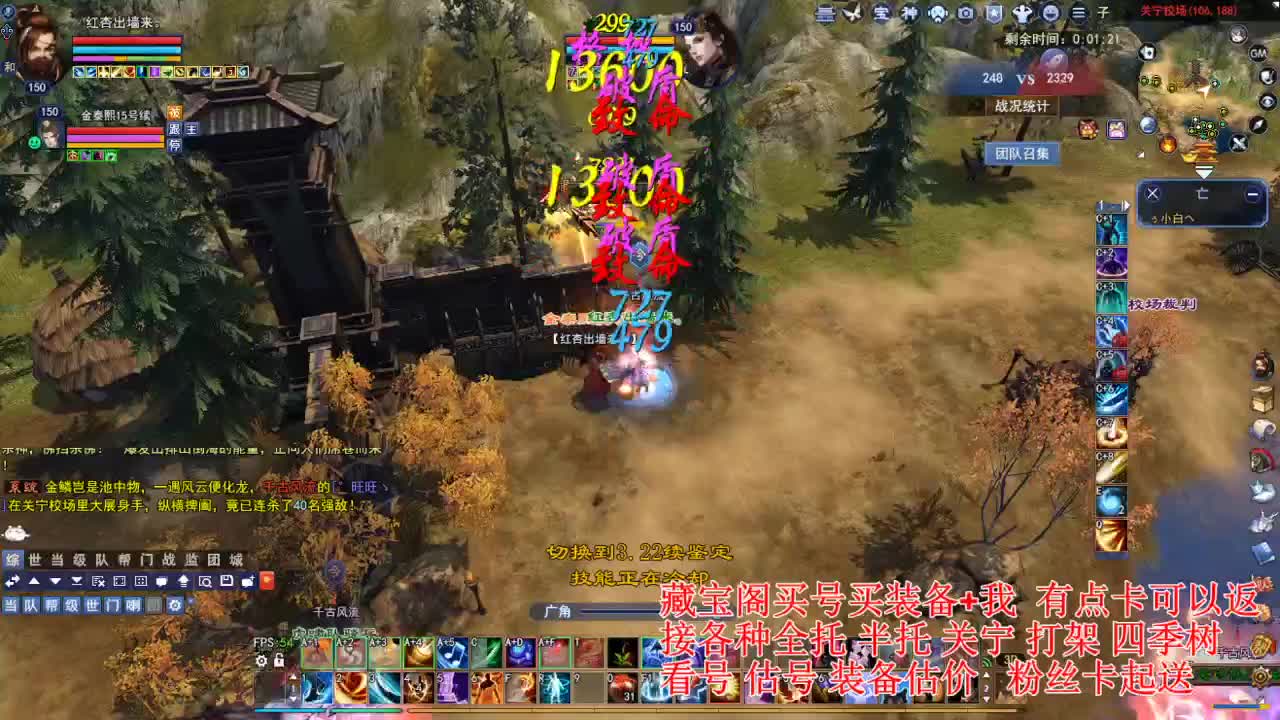Switch to the 世 chat tab

(x=34, y=560)
